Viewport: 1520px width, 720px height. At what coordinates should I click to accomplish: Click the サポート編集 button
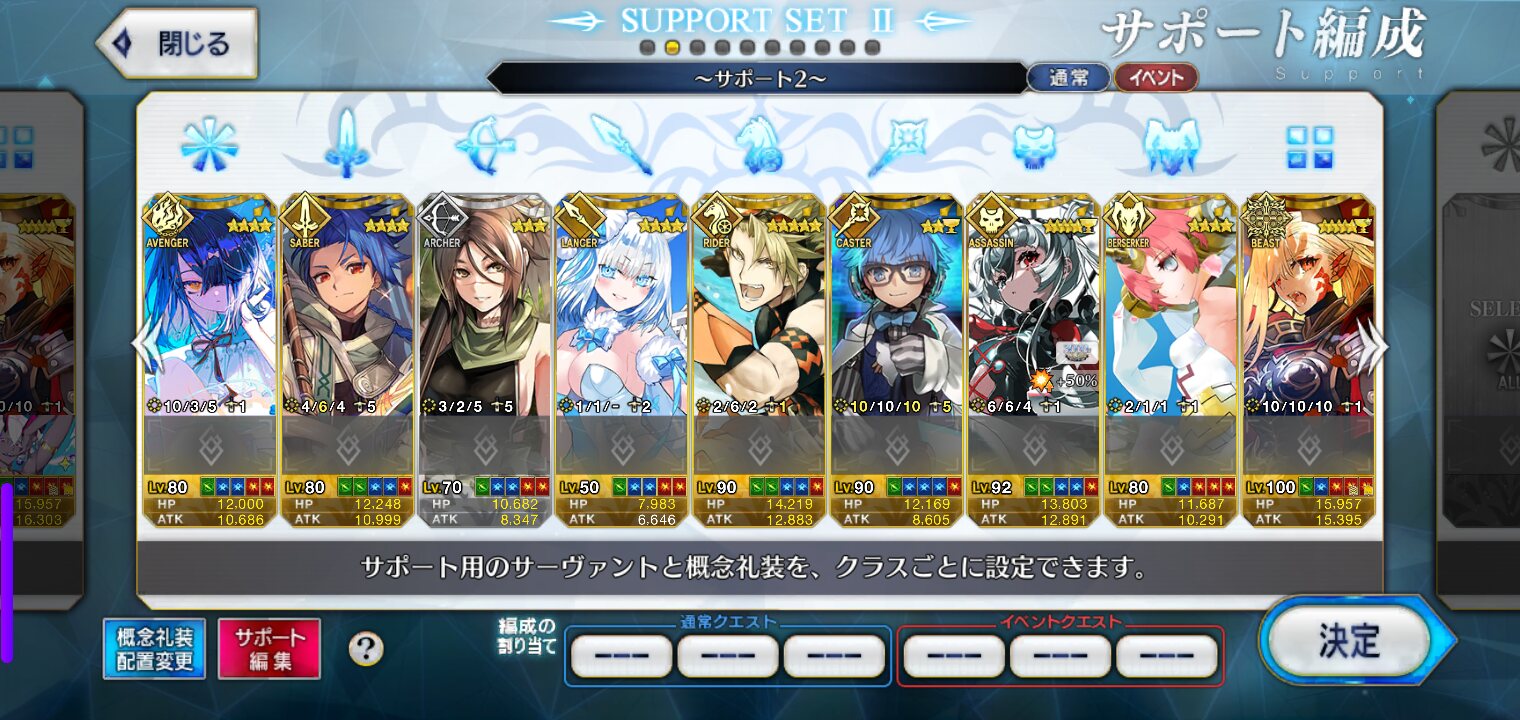269,648
